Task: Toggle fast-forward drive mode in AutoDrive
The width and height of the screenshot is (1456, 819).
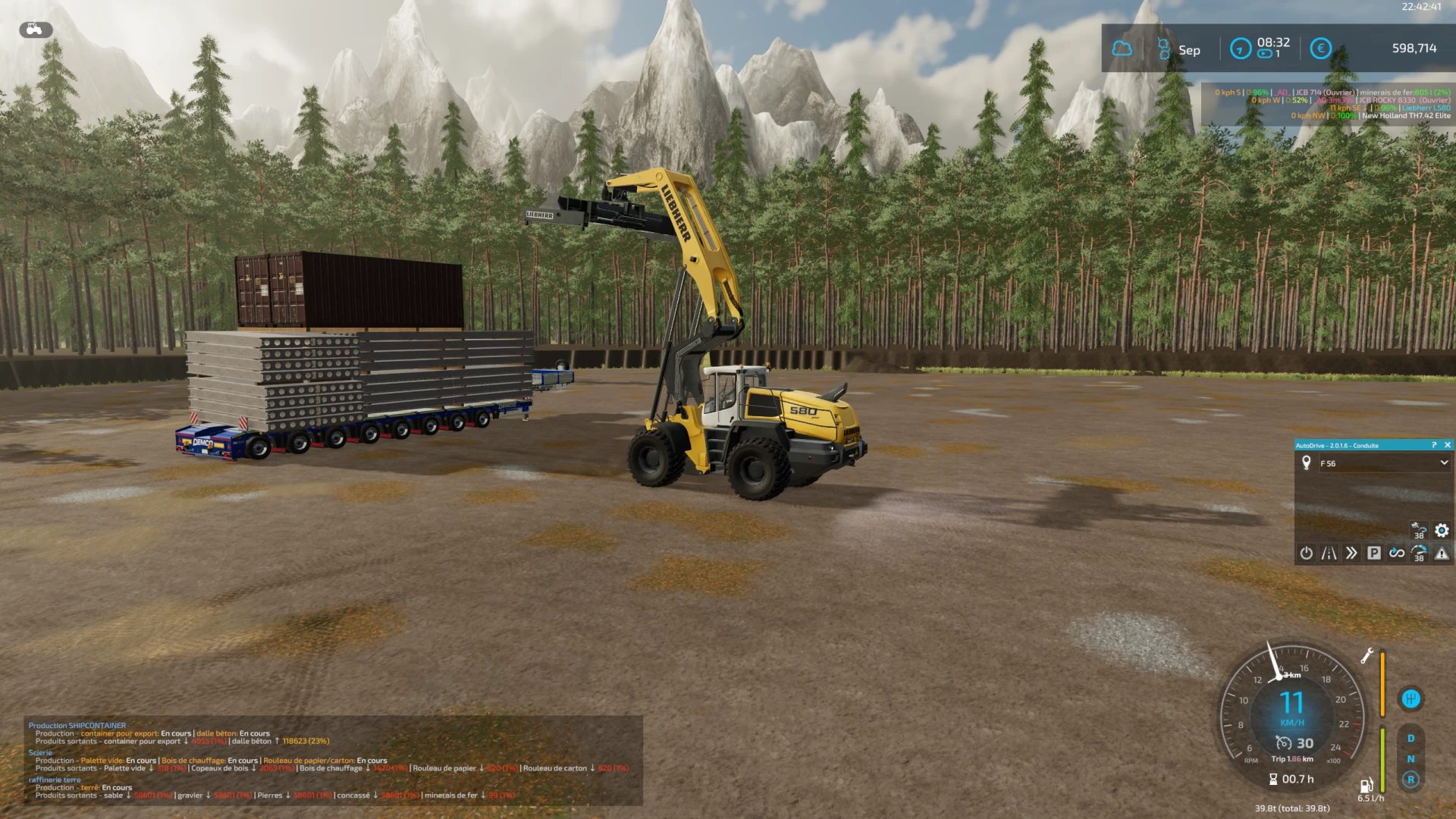Action: point(1351,554)
